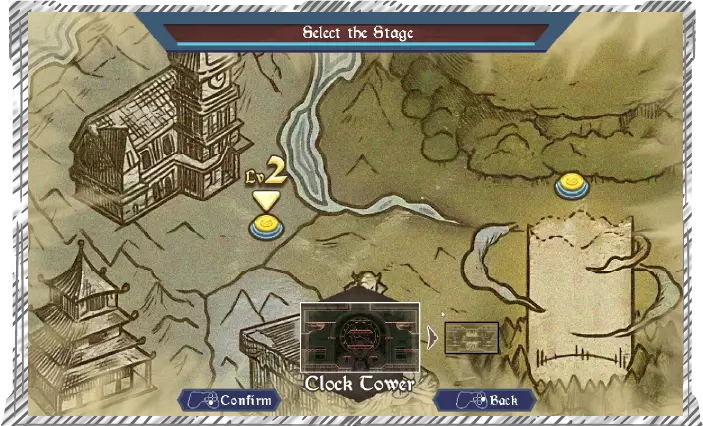Click the Clock Tower stage preview

coord(360,338)
